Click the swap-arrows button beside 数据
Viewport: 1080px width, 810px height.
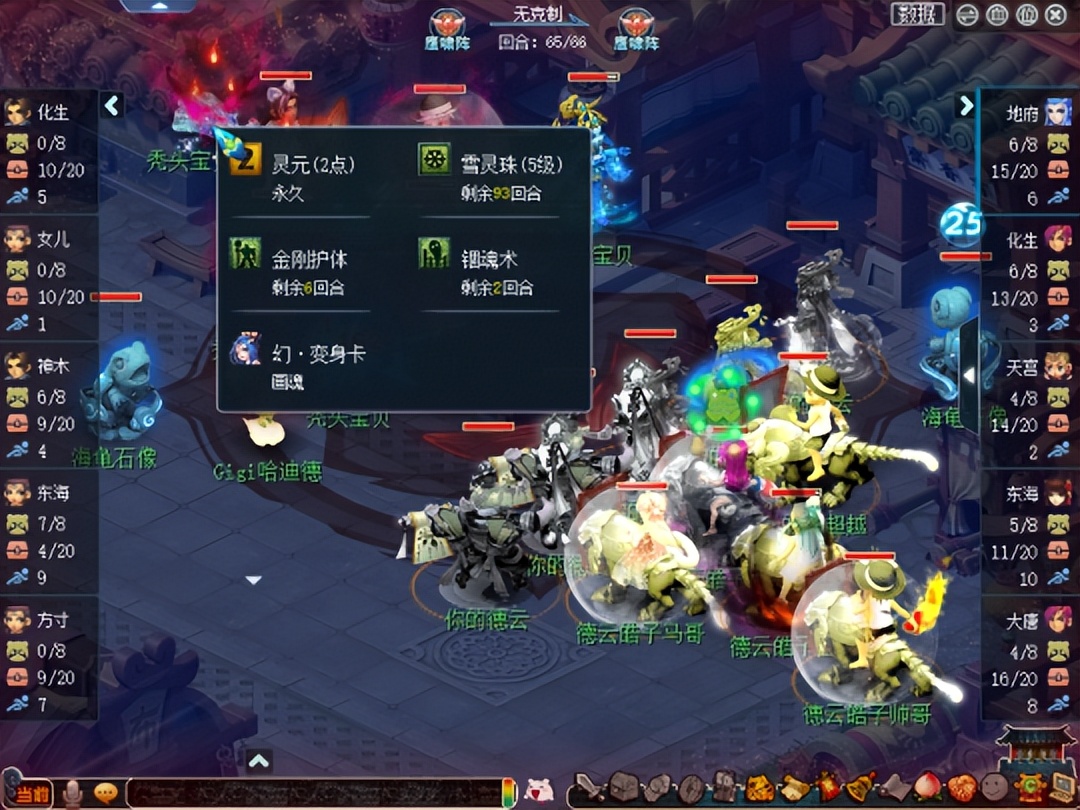(967, 15)
